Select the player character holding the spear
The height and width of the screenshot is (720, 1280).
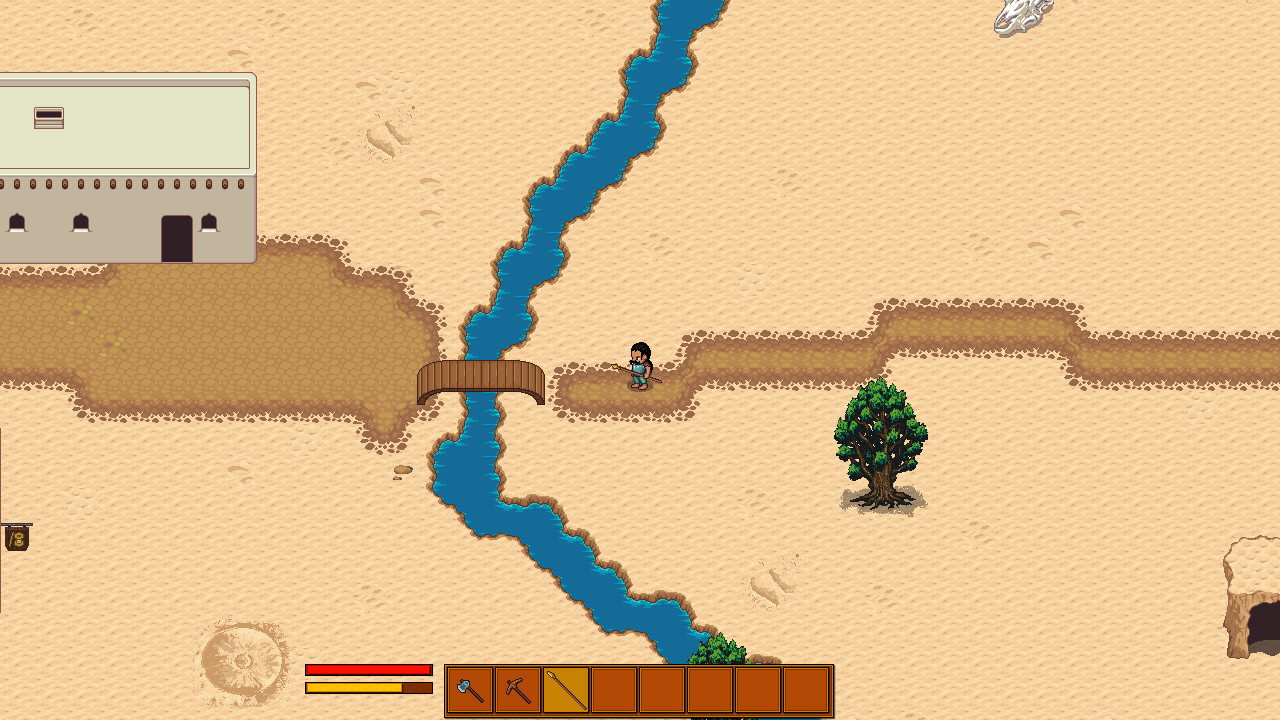tap(638, 368)
